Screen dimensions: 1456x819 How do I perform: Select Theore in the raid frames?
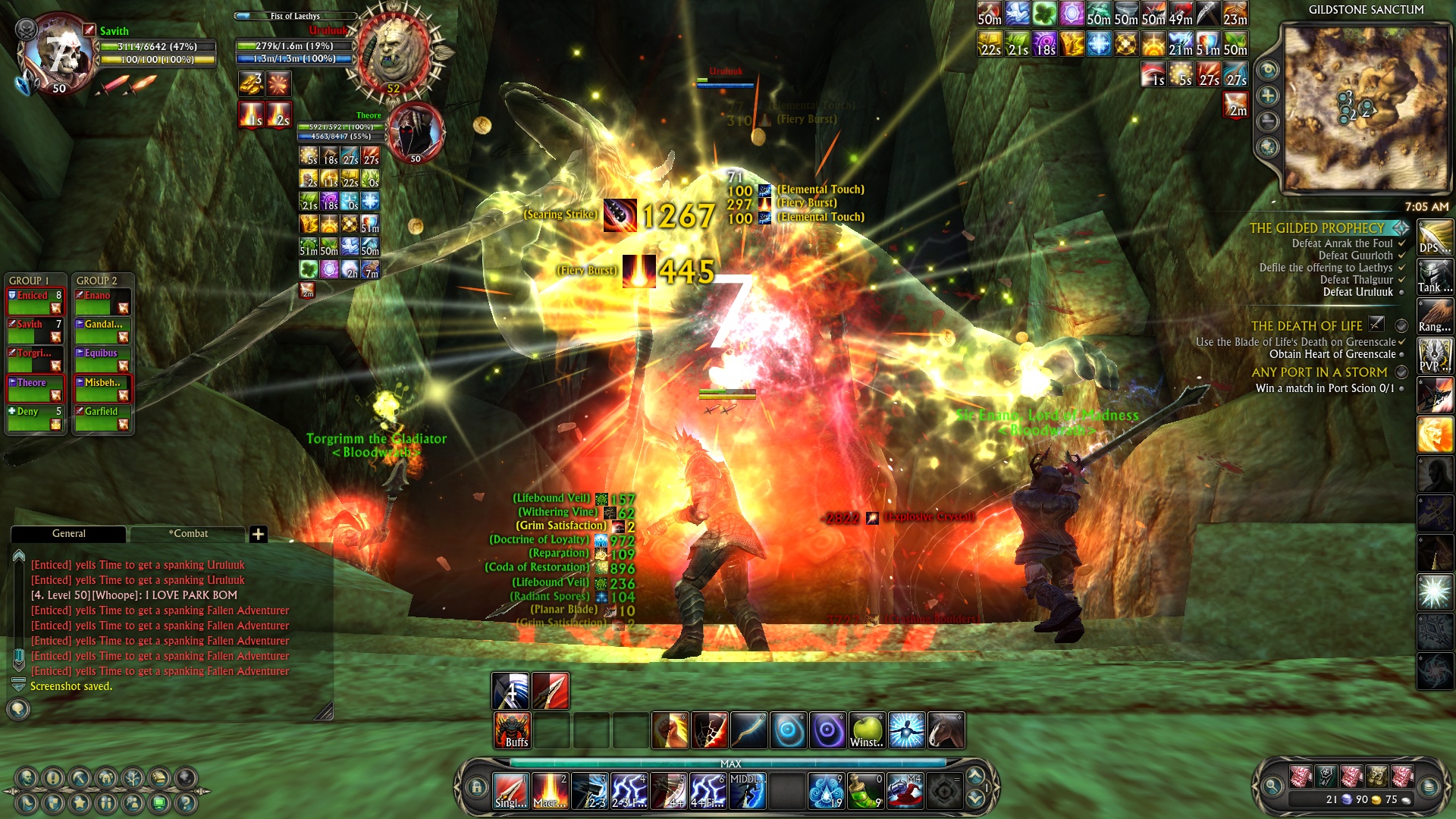tap(36, 388)
